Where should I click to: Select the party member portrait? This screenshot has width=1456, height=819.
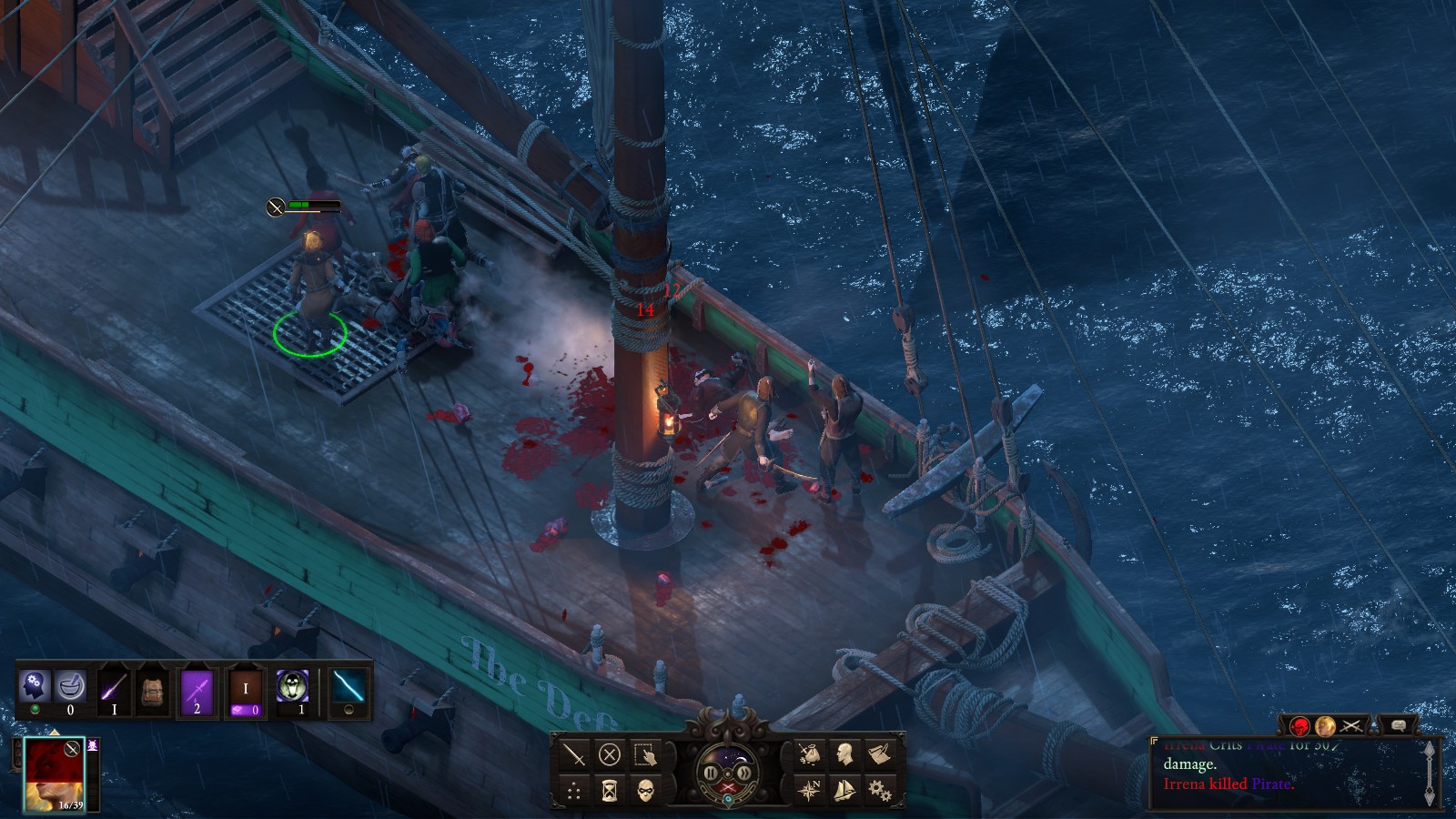tap(54, 773)
